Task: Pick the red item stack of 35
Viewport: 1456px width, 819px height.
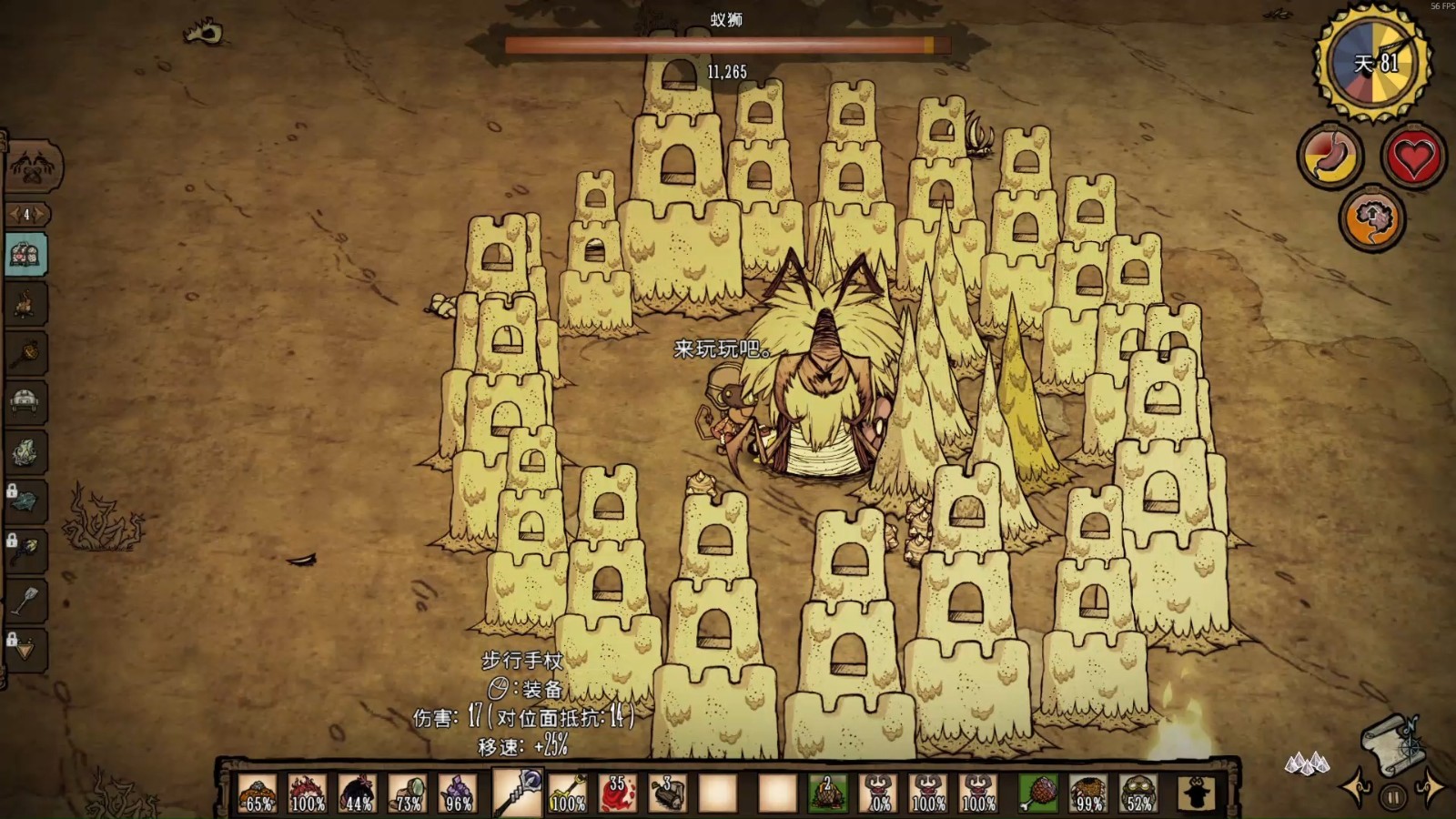Action: pos(617,792)
